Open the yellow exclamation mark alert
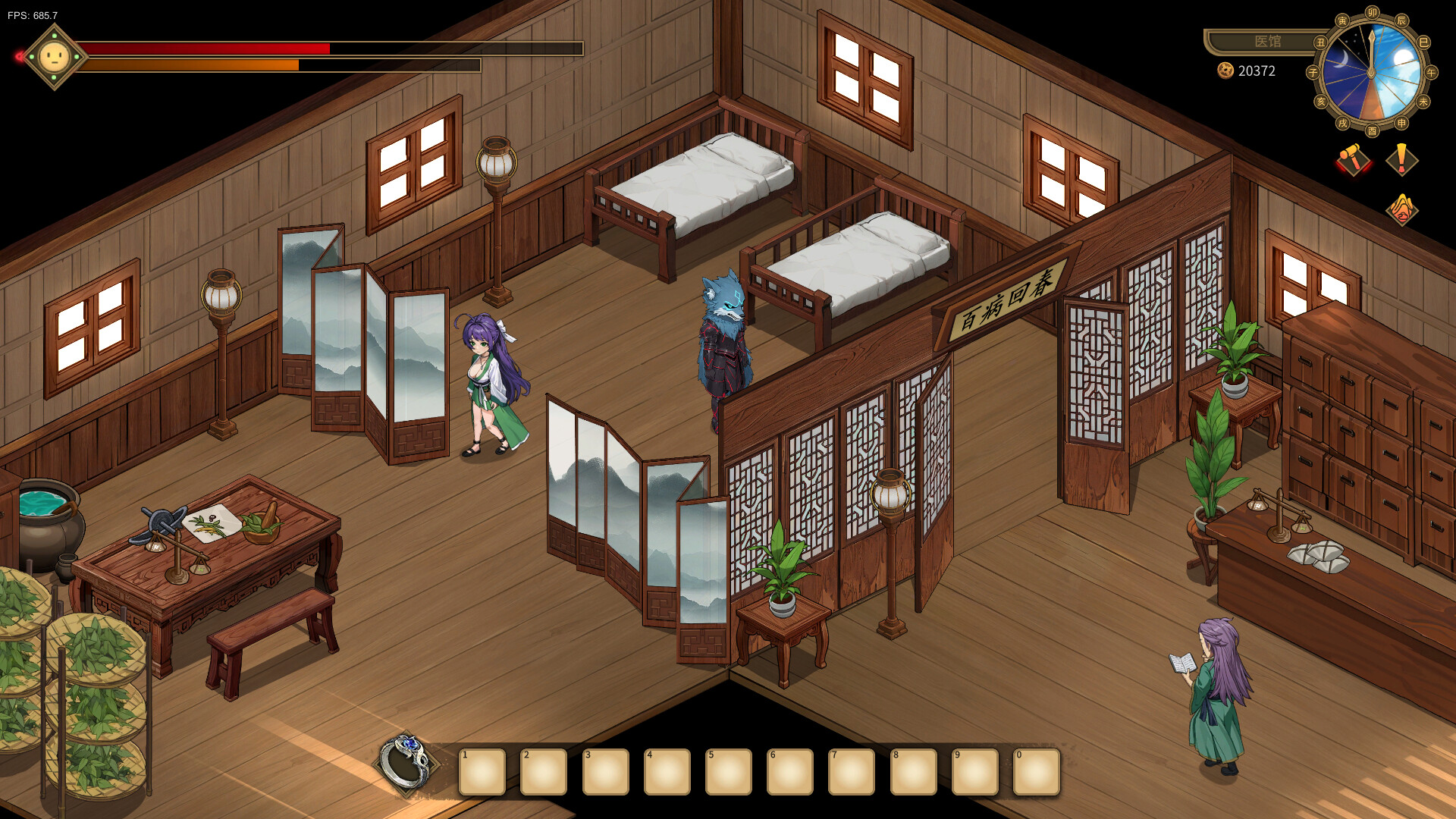1456x819 pixels. click(1401, 160)
